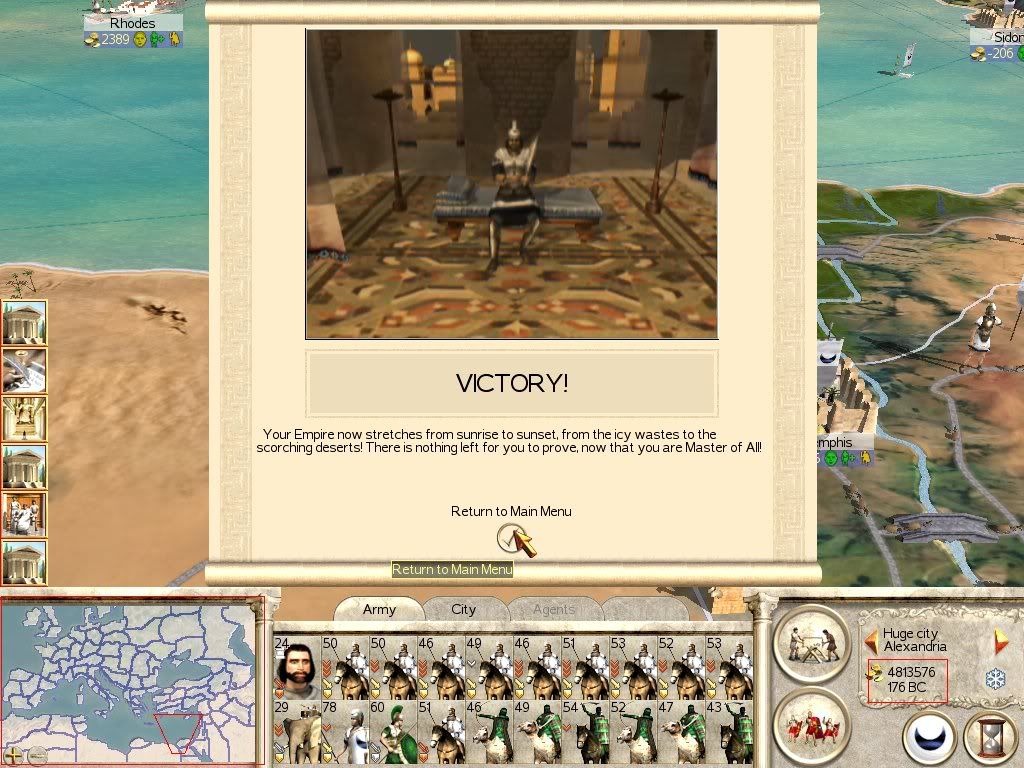Open the seated statue event message
Viewport: 1024px width, 768px height.
pyautogui.click(x=24, y=418)
